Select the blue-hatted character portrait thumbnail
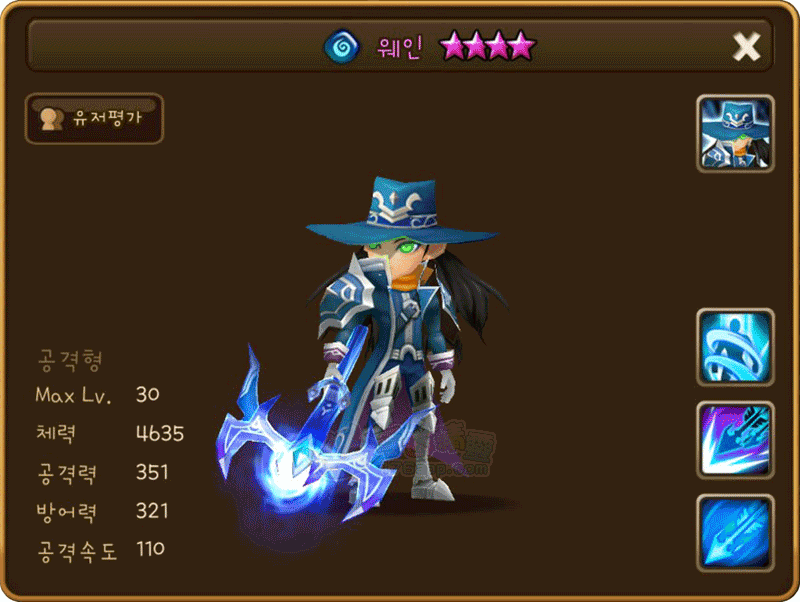 point(735,134)
